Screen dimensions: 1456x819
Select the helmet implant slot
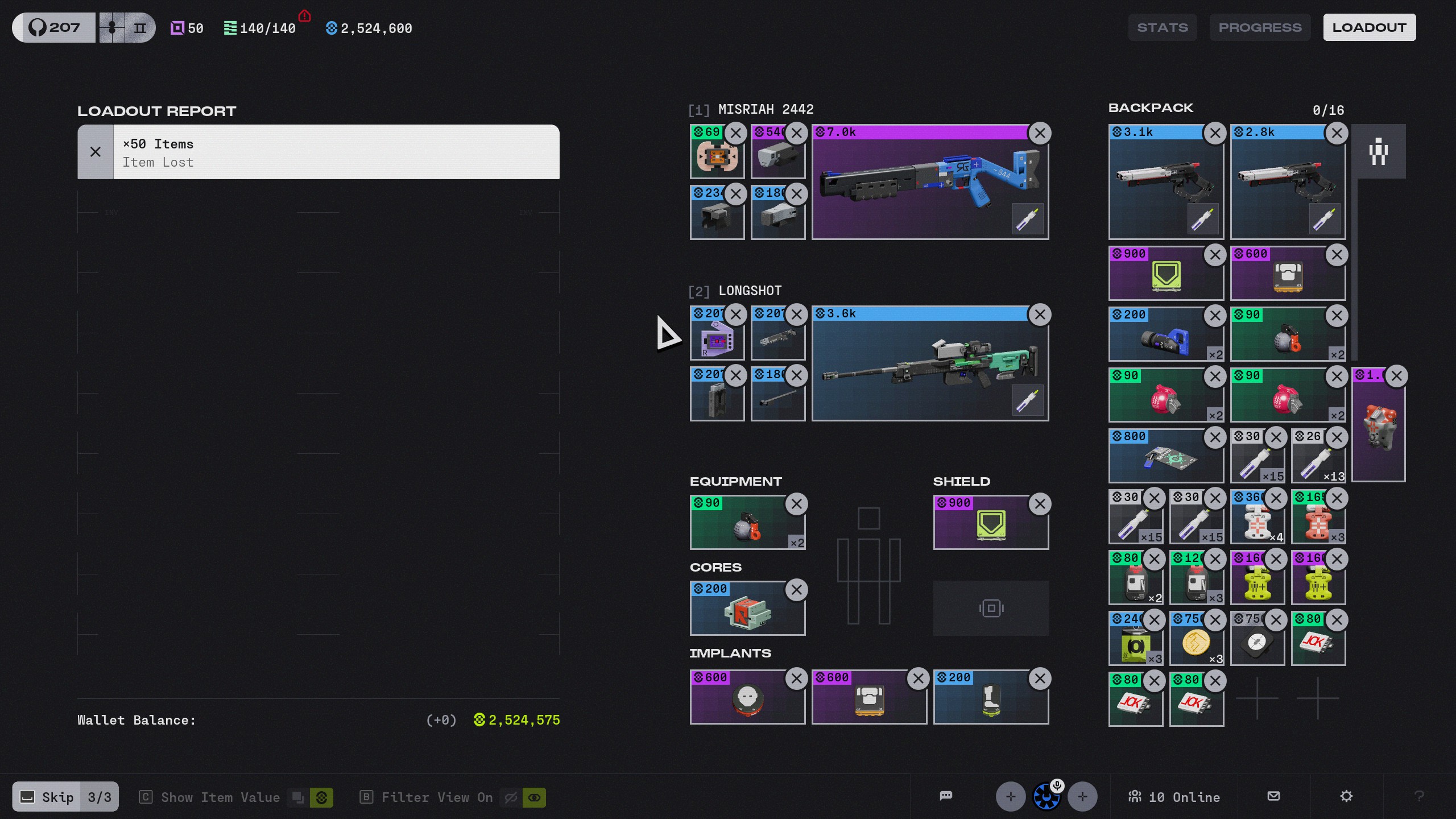click(739, 700)
